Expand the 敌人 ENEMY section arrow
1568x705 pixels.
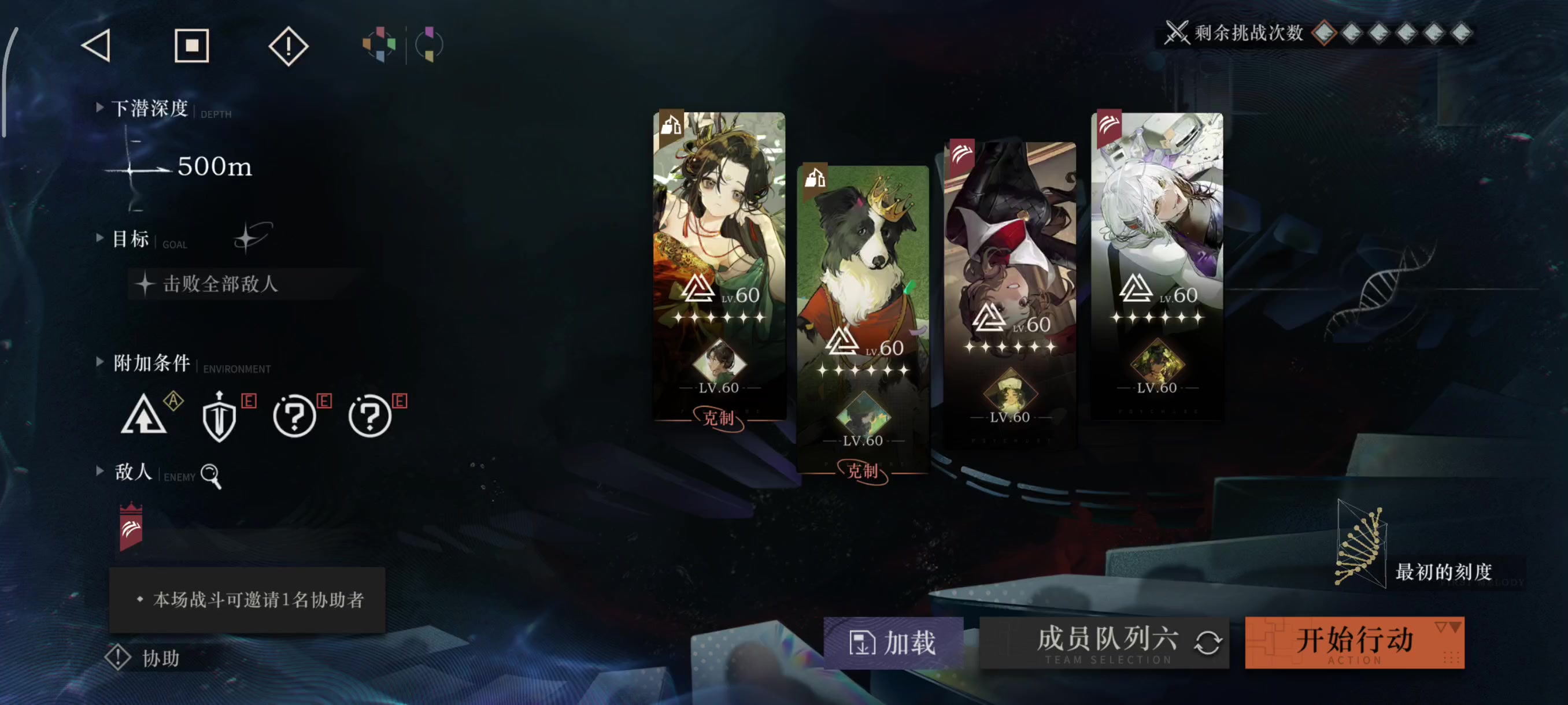click(101, 470)
